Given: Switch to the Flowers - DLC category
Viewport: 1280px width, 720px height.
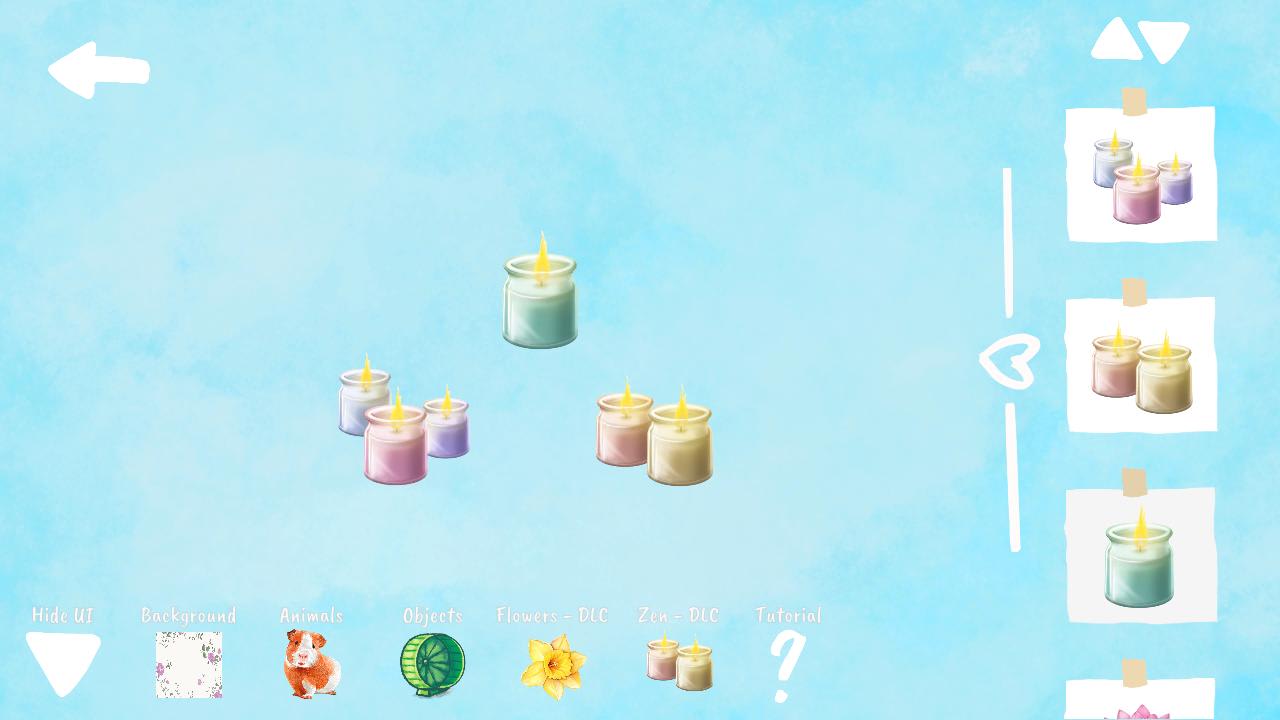Looking at the screenshot, I should coord(553,616).
